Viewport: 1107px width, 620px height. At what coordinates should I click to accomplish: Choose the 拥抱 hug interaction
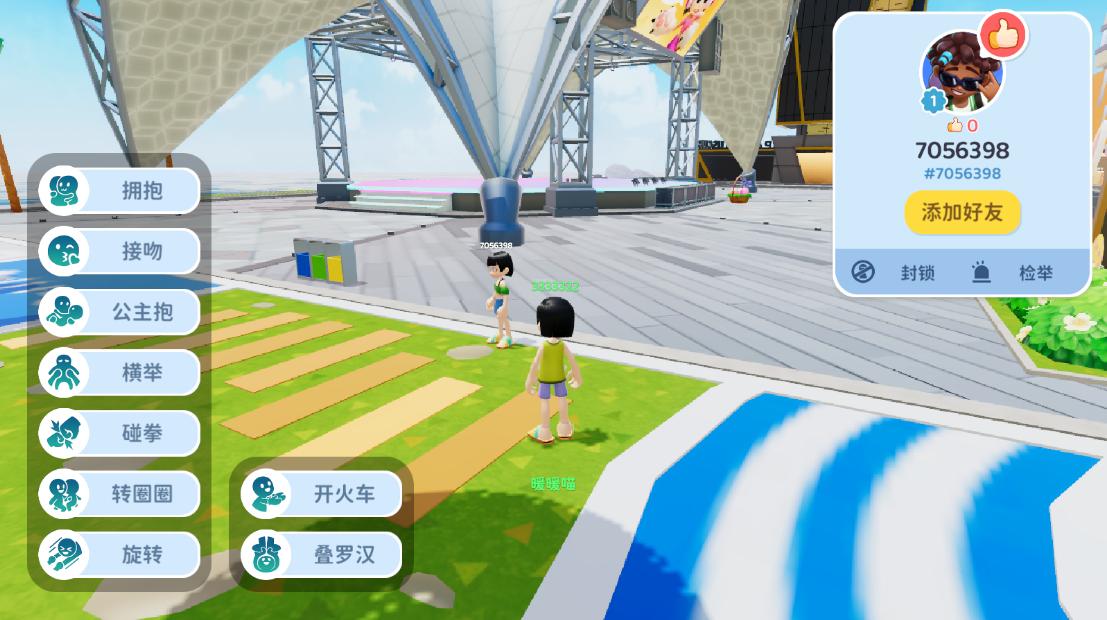coord(120,190)
